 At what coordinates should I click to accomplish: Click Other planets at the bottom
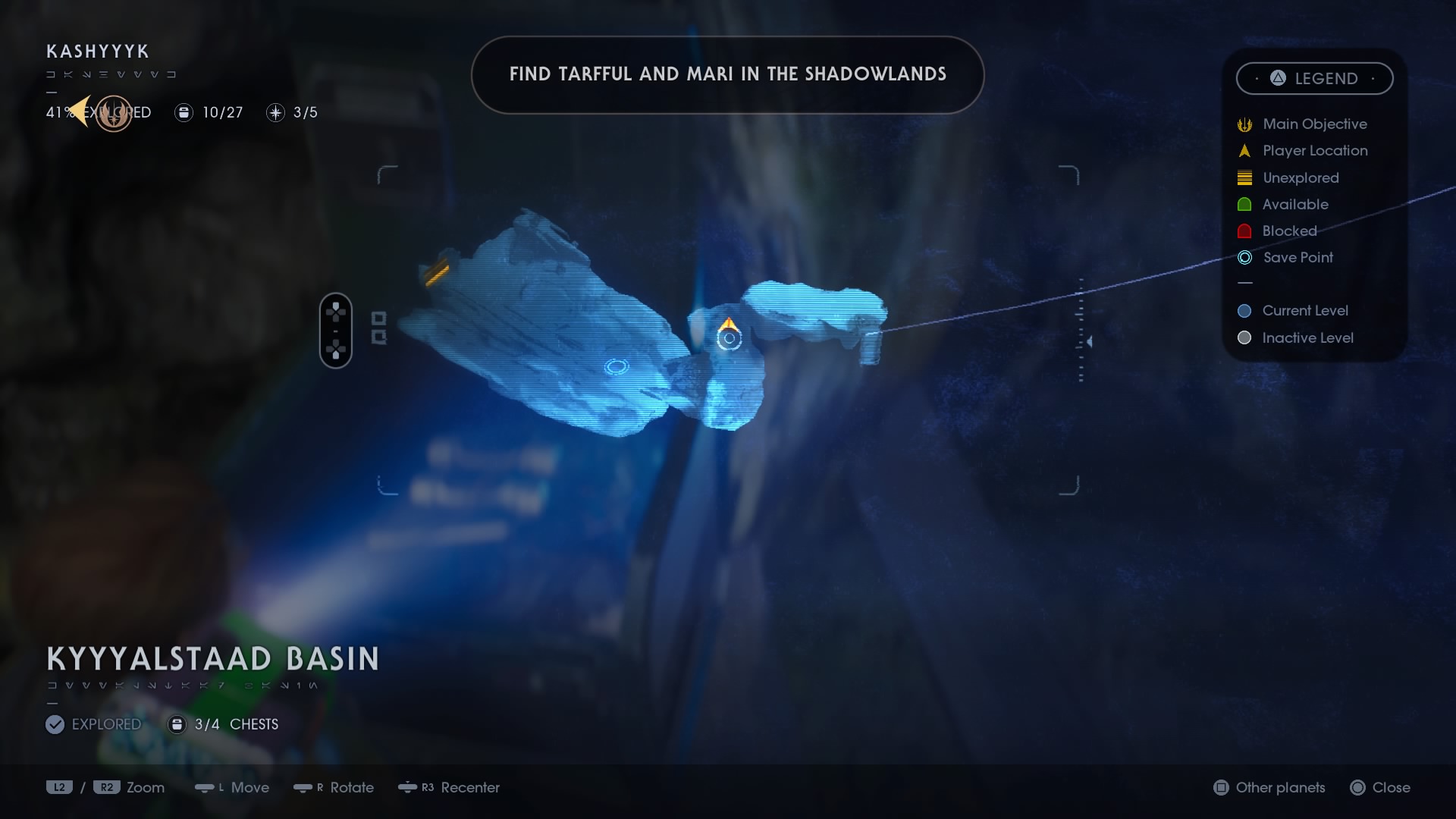(x=1269, y=787)
